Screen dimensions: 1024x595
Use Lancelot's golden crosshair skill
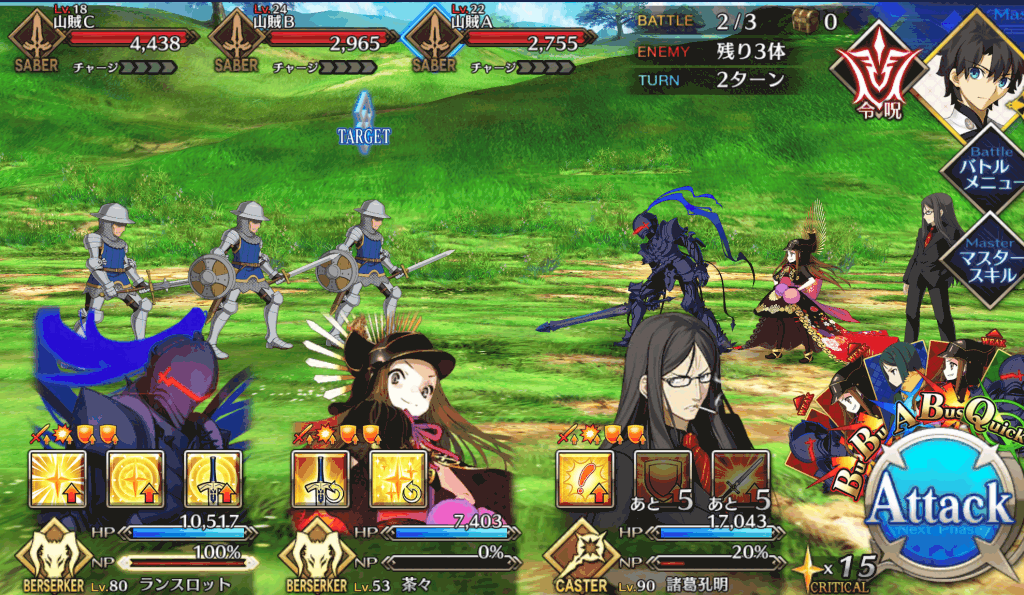pyautogui.click(x=135, y=479)
